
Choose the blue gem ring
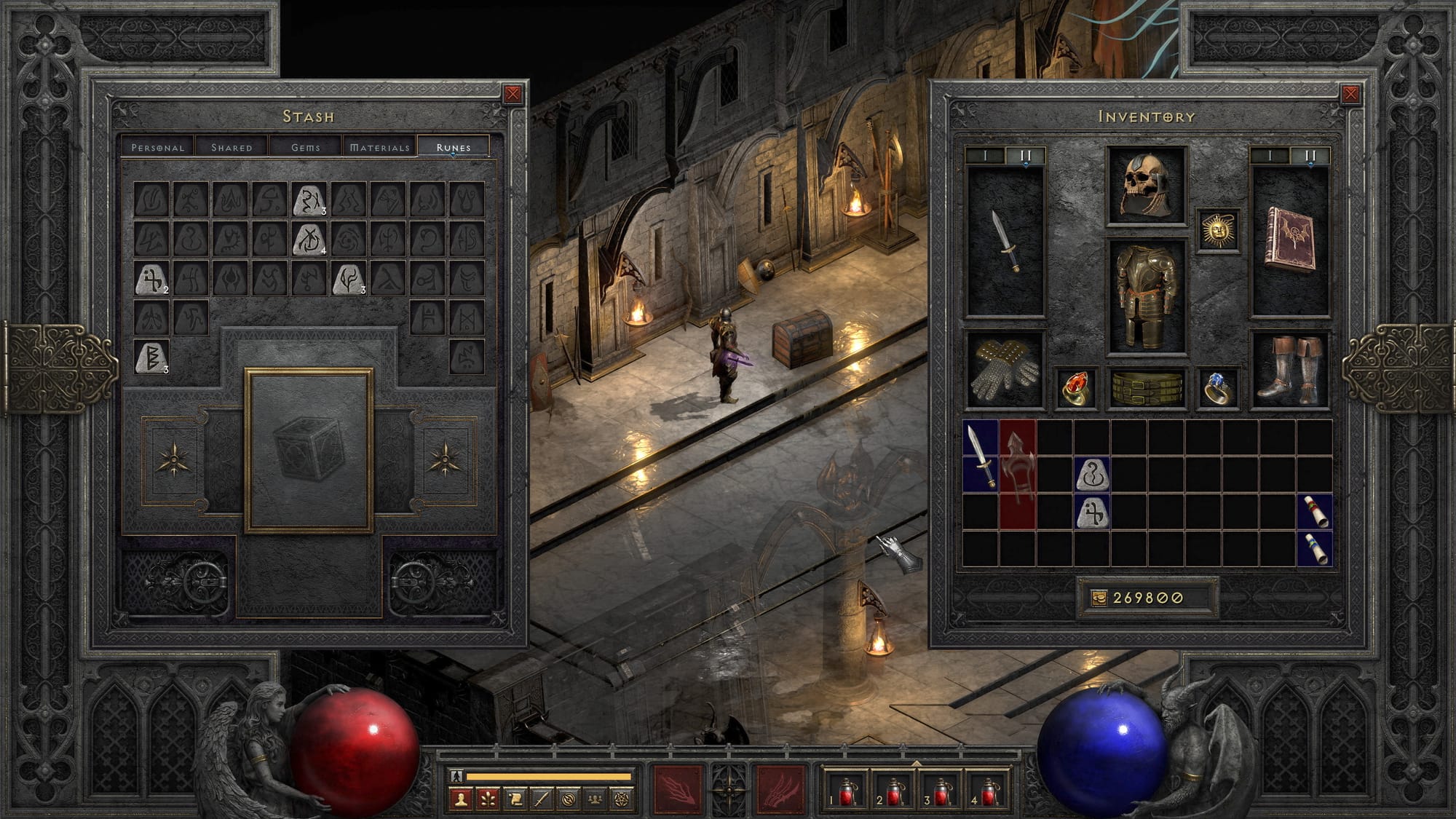tap(1218, 388)
